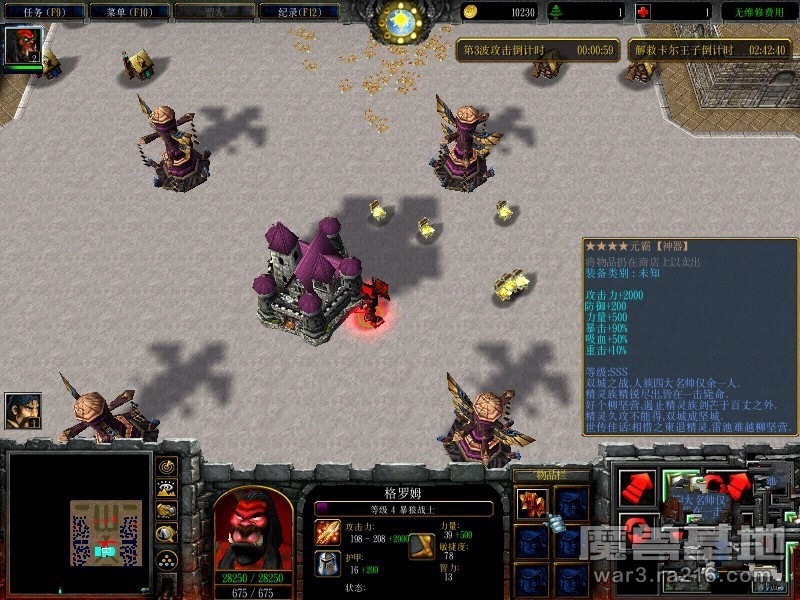
Task: Click the day/night clock indicator
Action: 400,20
